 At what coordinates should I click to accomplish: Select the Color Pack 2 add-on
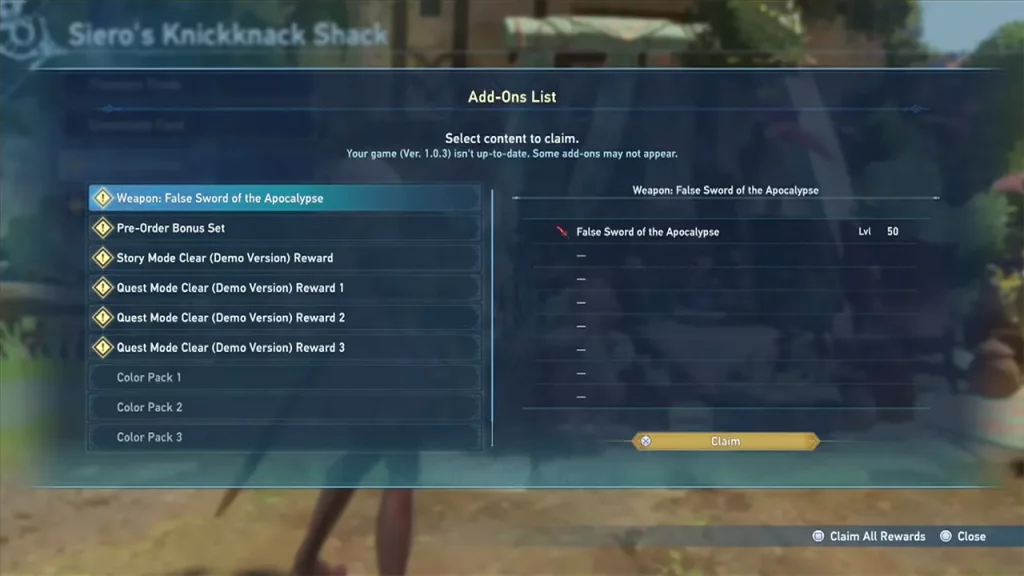[285, 407]
